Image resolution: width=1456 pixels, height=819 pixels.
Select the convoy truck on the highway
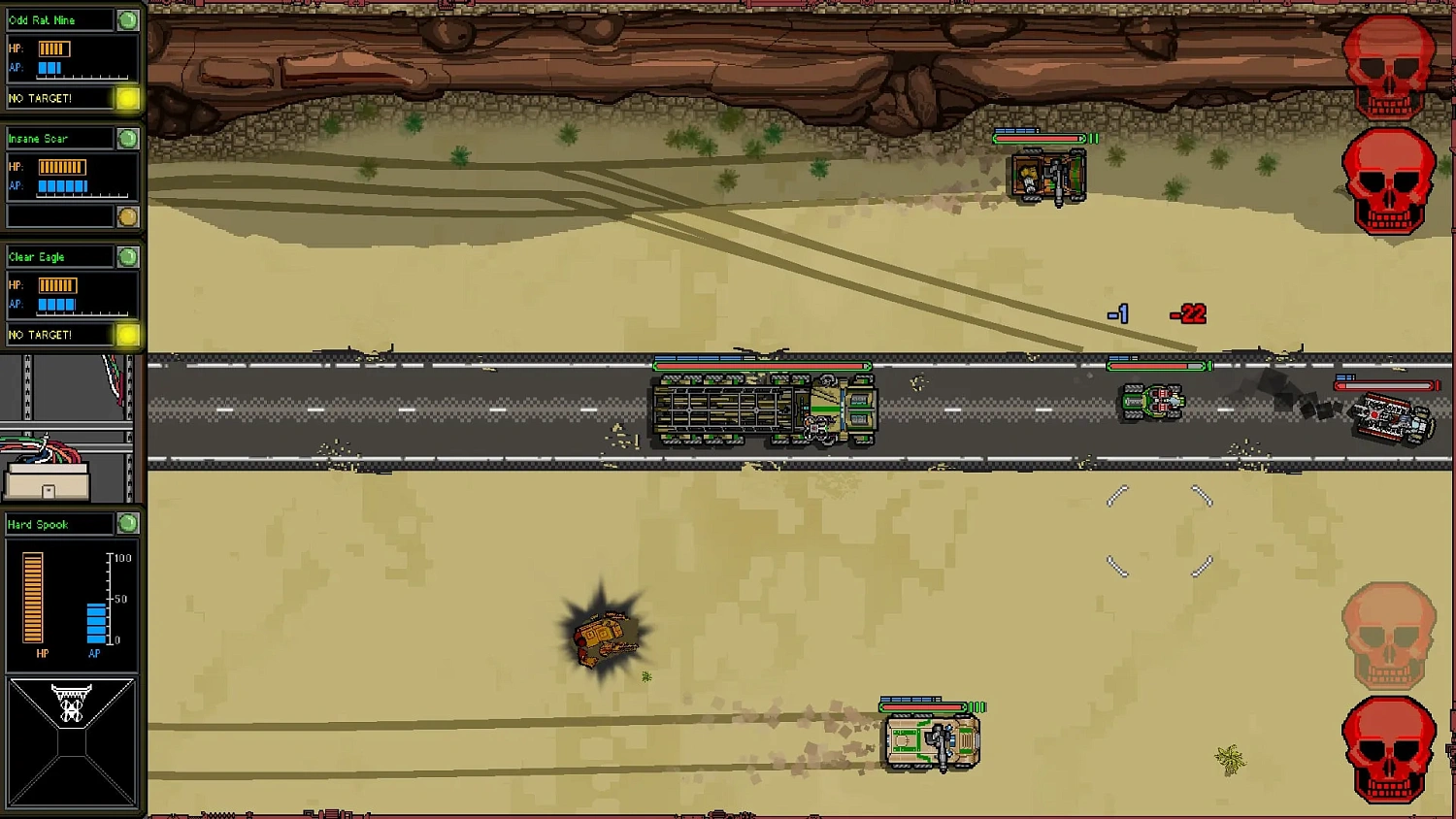[762, 409]
